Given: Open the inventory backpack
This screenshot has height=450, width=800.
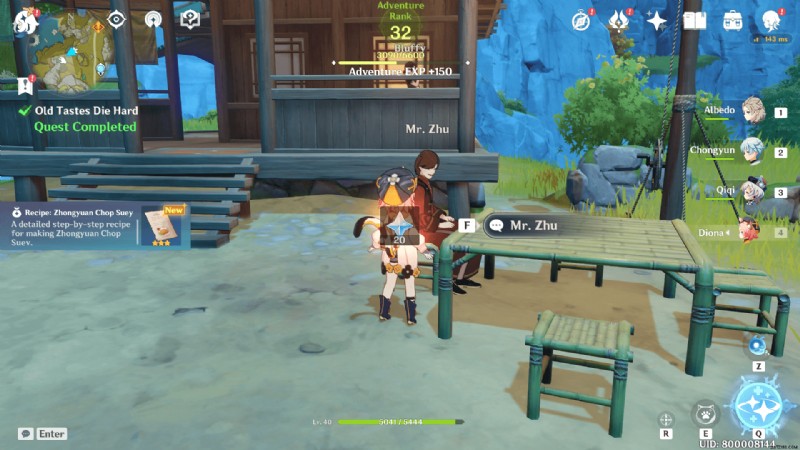Looking at the screenshot, I should pyautogui.click(x=732, y=20).
